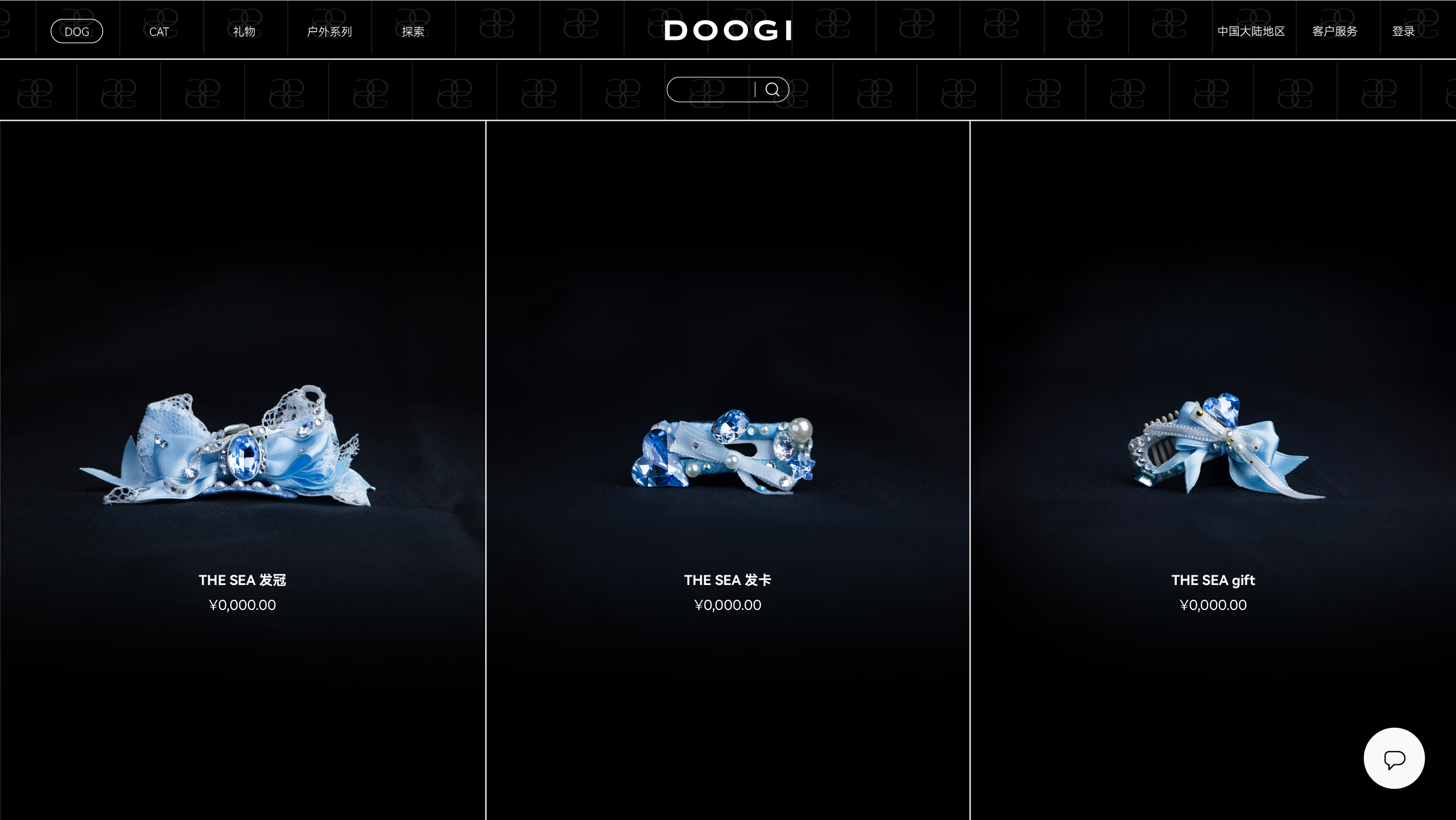Viewport: 1456px width, 820px height.
Task: Click inside the search input field
Action: pyautogui.click(x=711, y=88)
